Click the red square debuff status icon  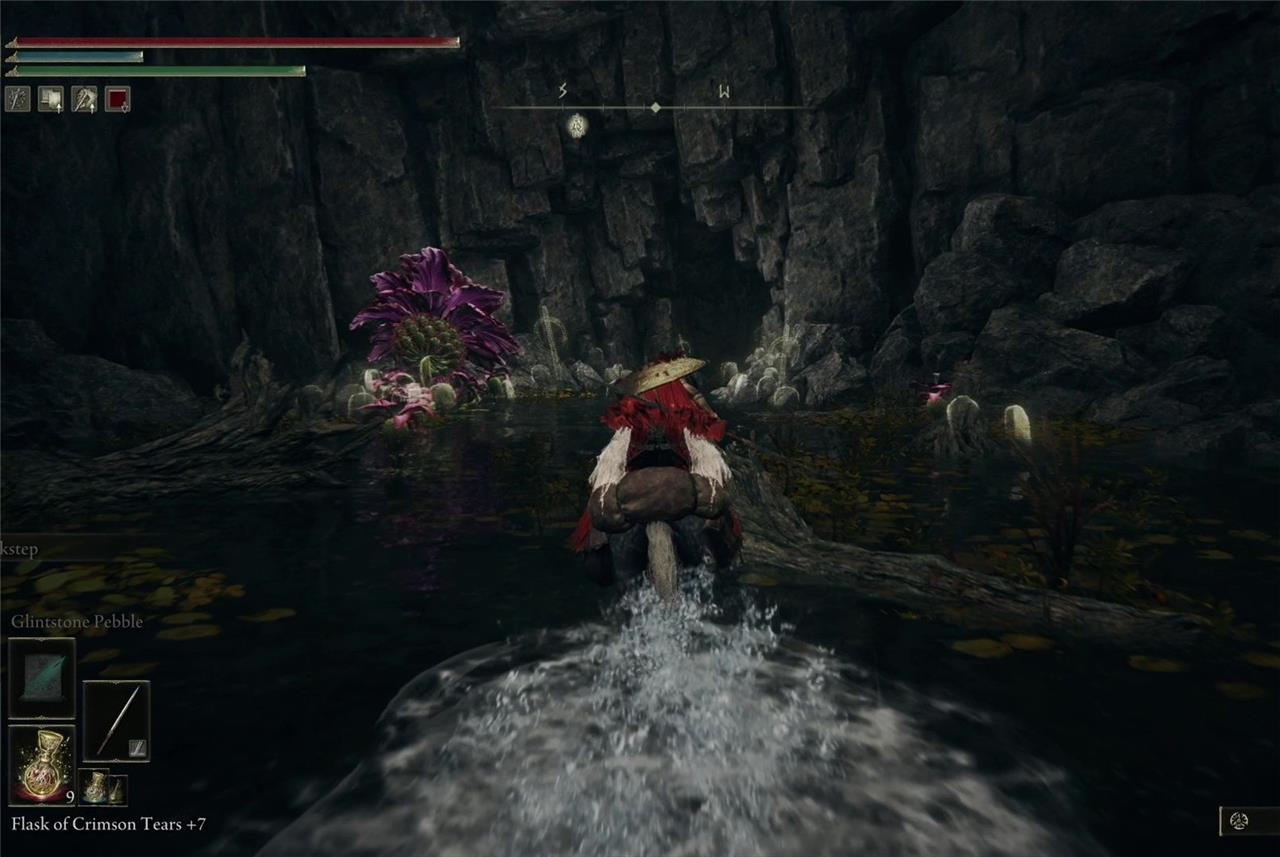tap(117, 98)
